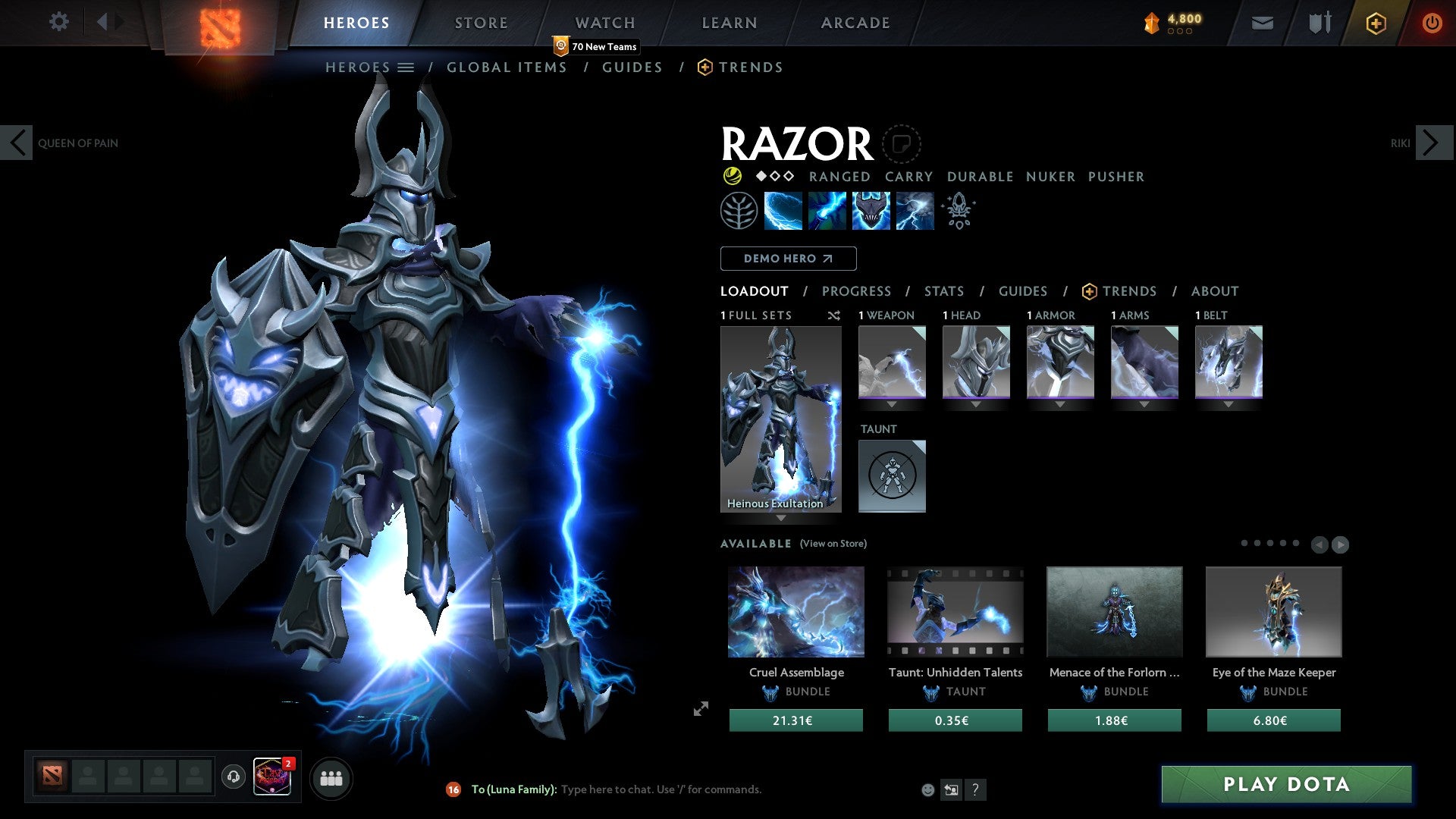Open the hamburger menu next to HEROES
The image size is (1456, 819).
tap(406, 67)
